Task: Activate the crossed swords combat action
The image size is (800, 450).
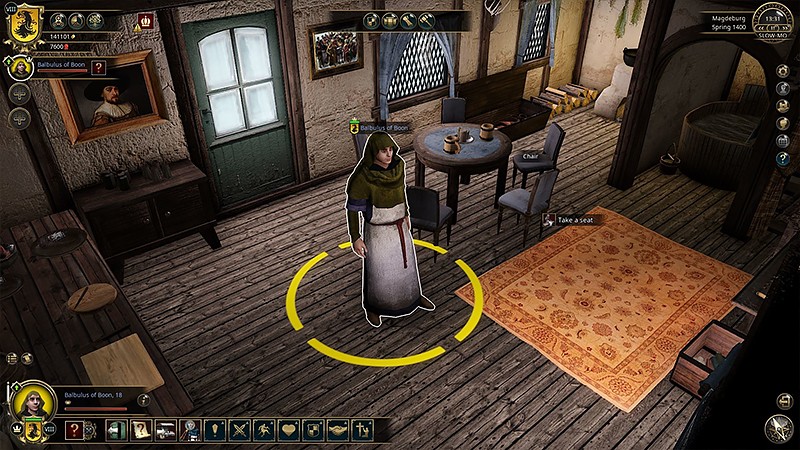Action: click(240, 430)
